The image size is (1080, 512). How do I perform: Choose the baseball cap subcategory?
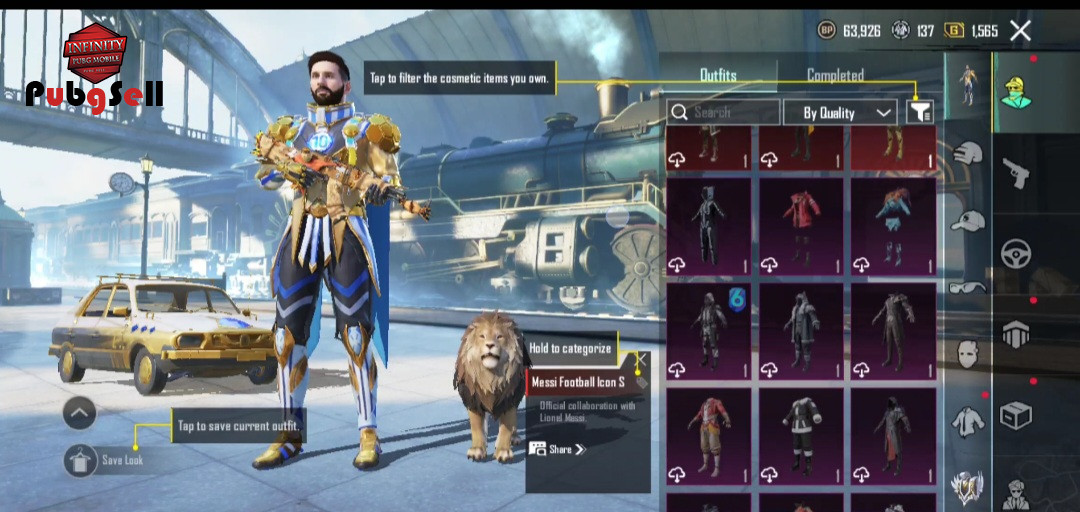967,221
